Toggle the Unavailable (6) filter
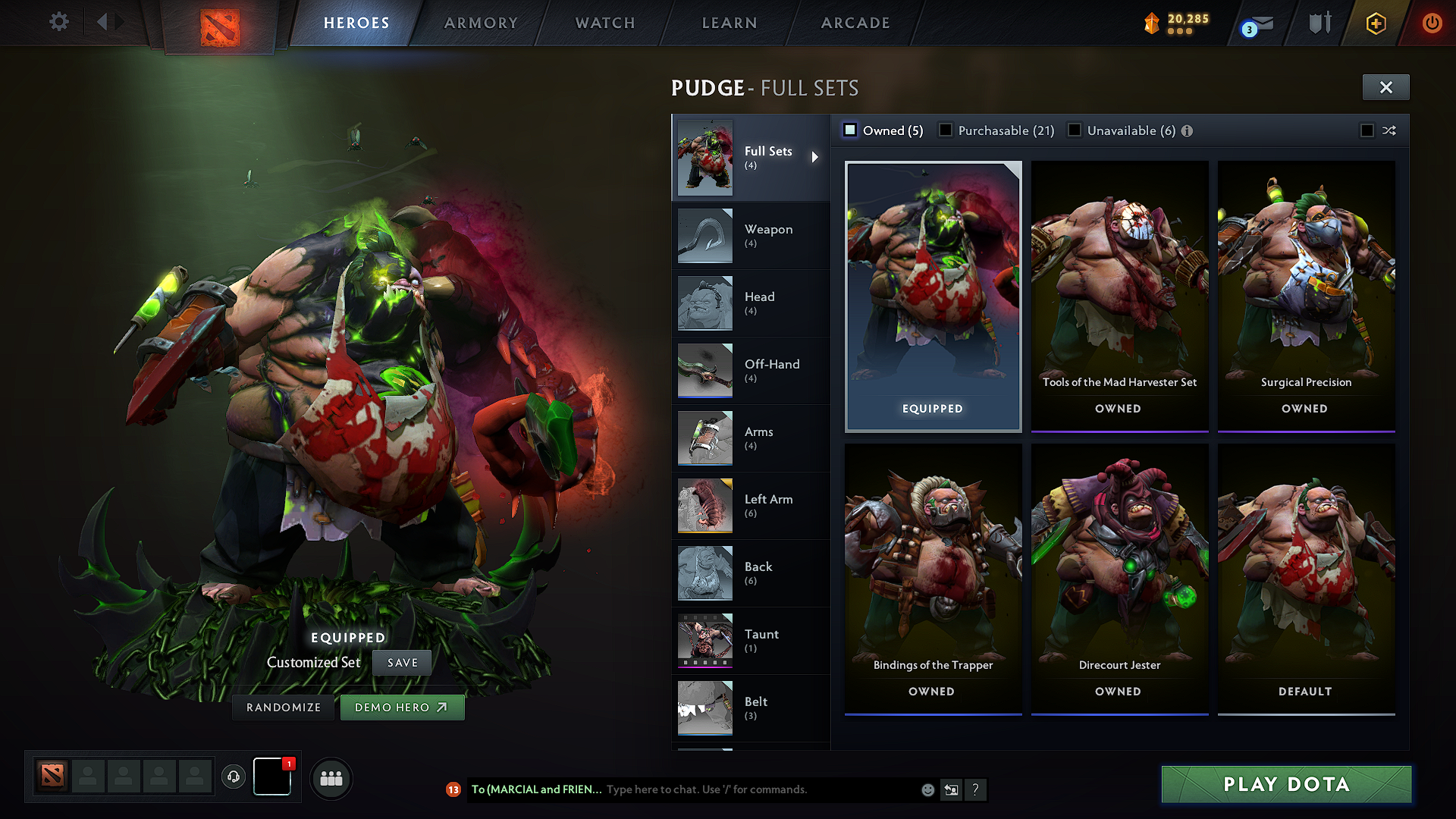Screen dimensions: 1456x819 pyautogui.click(x=1075, y=130)
